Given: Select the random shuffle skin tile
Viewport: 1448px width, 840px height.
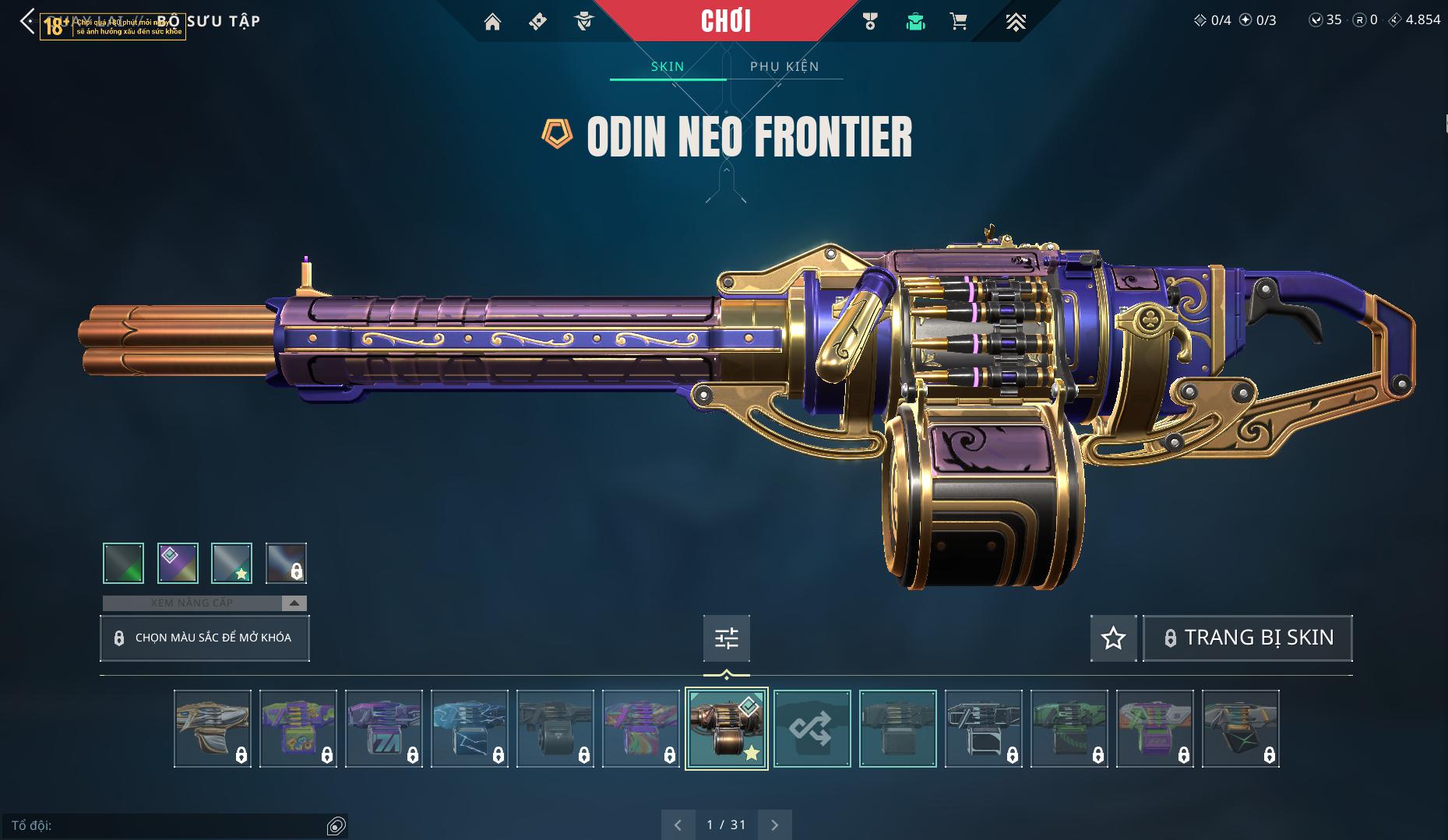Looking at the screenshot, I should [x=812, y=729].
